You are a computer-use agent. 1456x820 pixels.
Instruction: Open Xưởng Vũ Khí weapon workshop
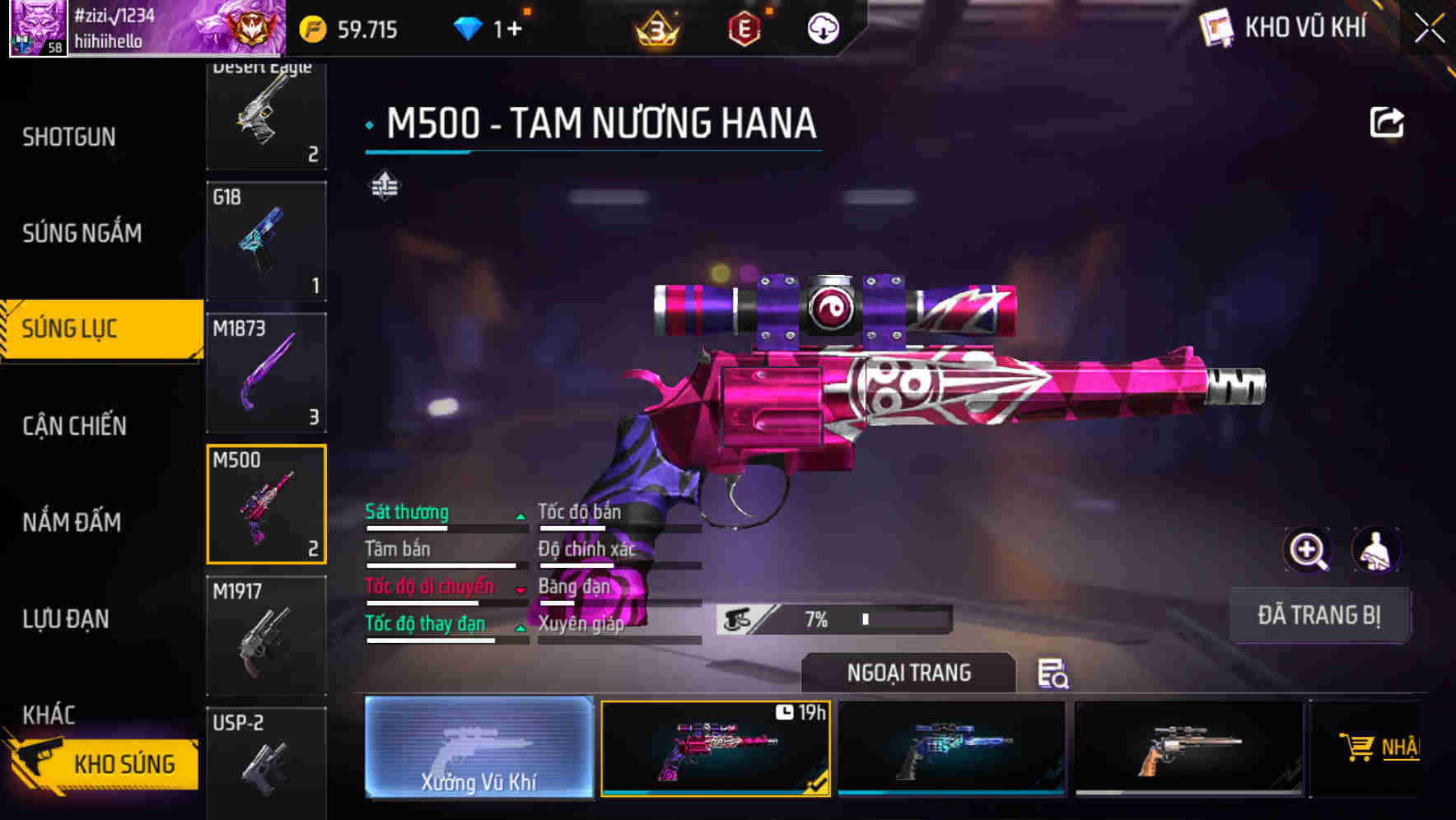coord(480,749)
